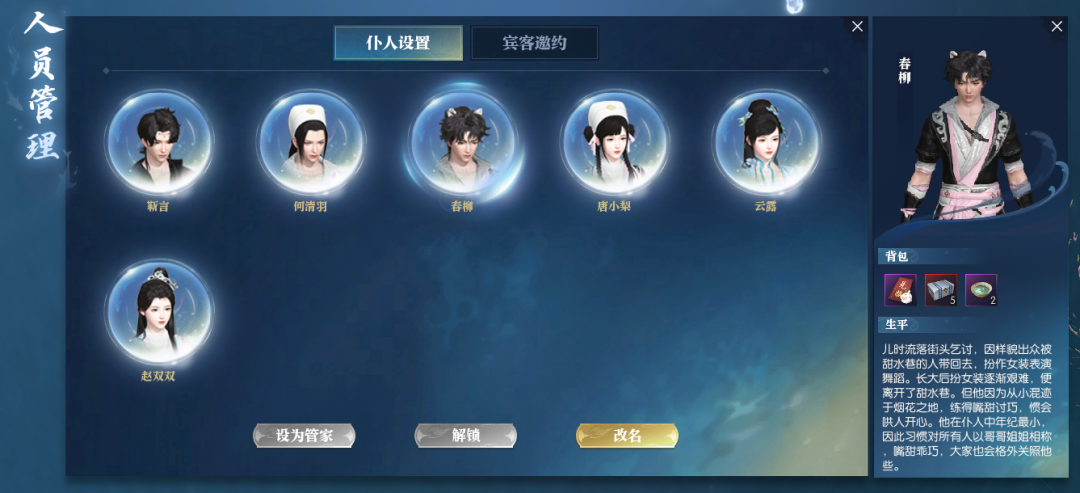Image resolution: width=1080 pixels, height=493 pixels.
Task: Click the 设为管家 button
Action: coord(304,435)
